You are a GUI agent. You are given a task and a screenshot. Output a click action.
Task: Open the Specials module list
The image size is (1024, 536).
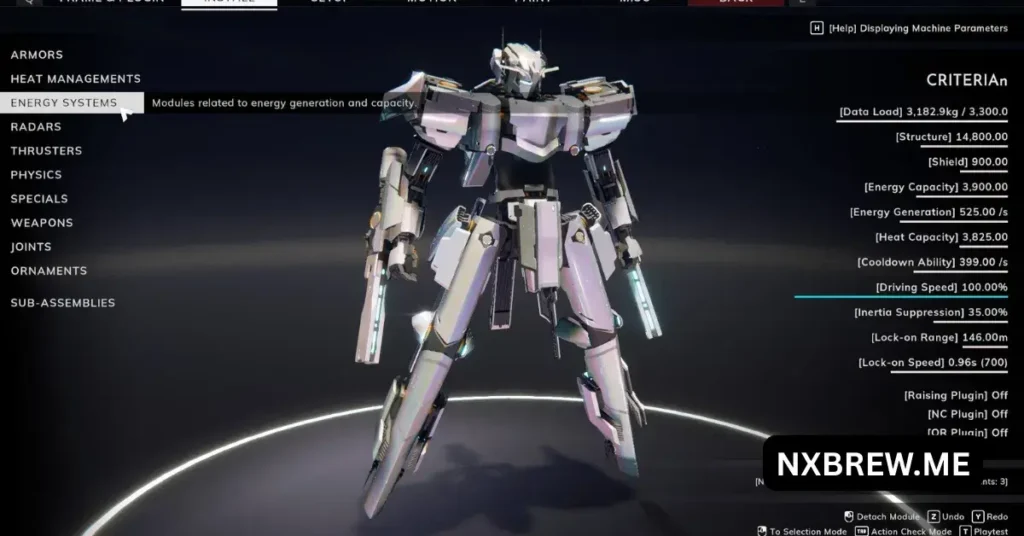click(39, 199)
